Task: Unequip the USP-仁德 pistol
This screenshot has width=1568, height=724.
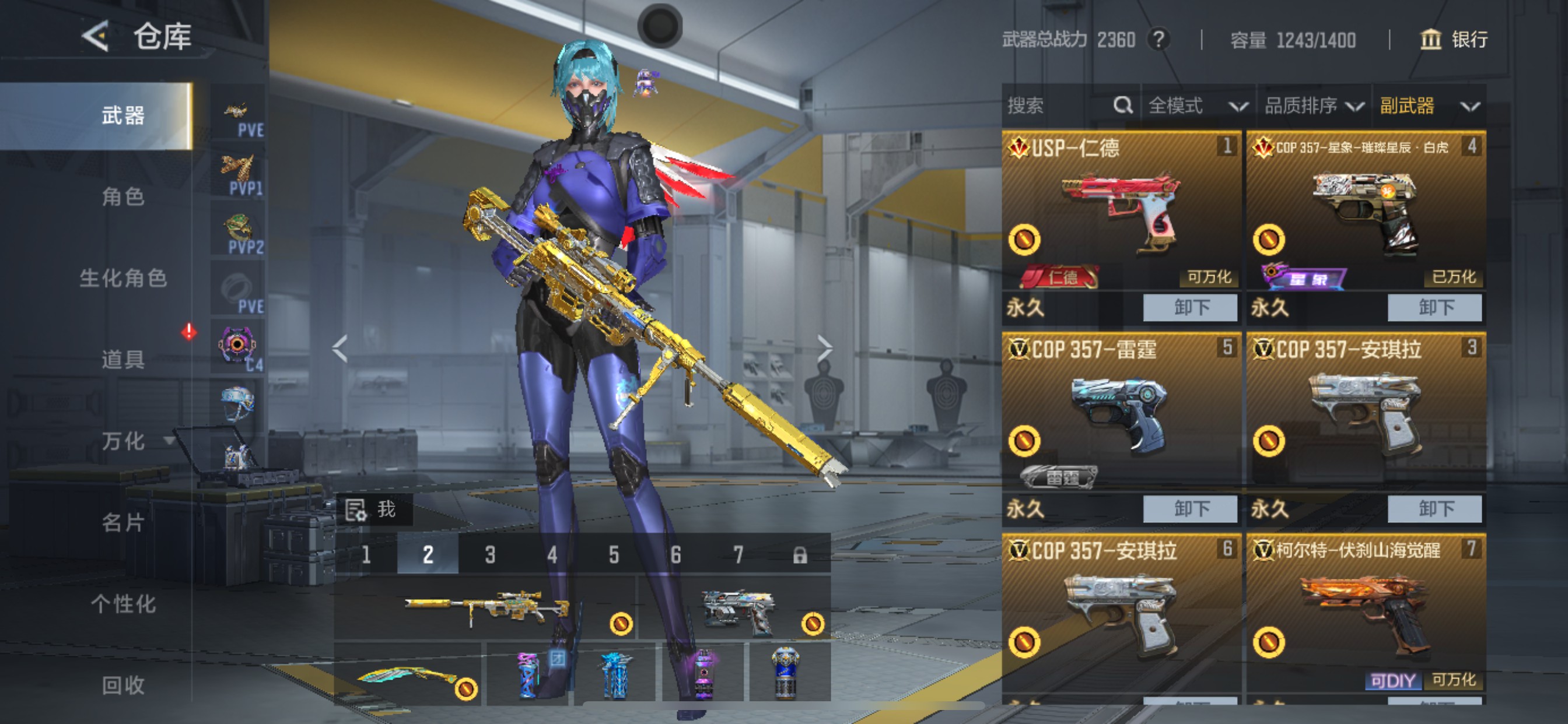Action: coord(1189,308)
